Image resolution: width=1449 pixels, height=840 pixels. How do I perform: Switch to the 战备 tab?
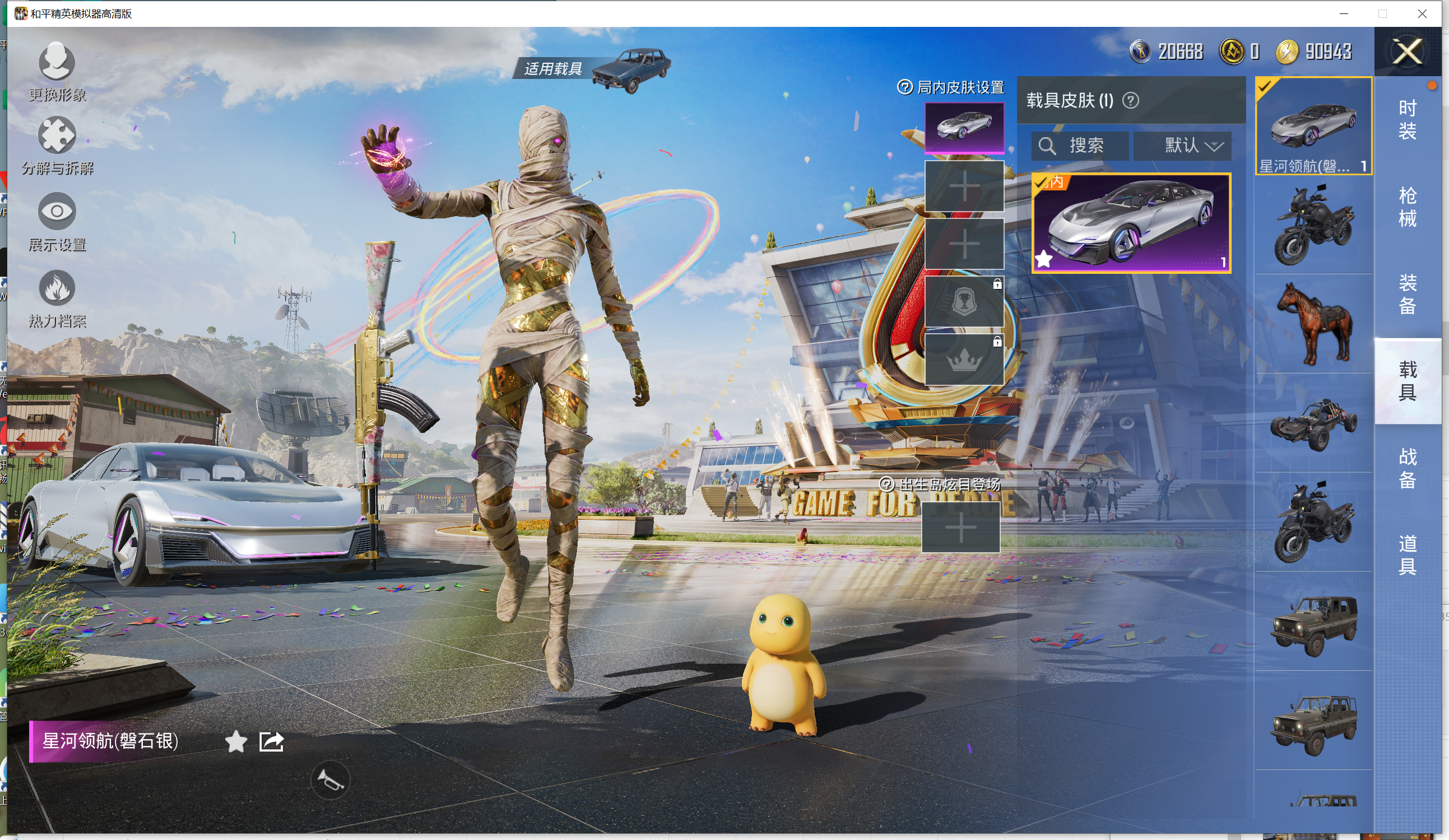(1406, 468)
